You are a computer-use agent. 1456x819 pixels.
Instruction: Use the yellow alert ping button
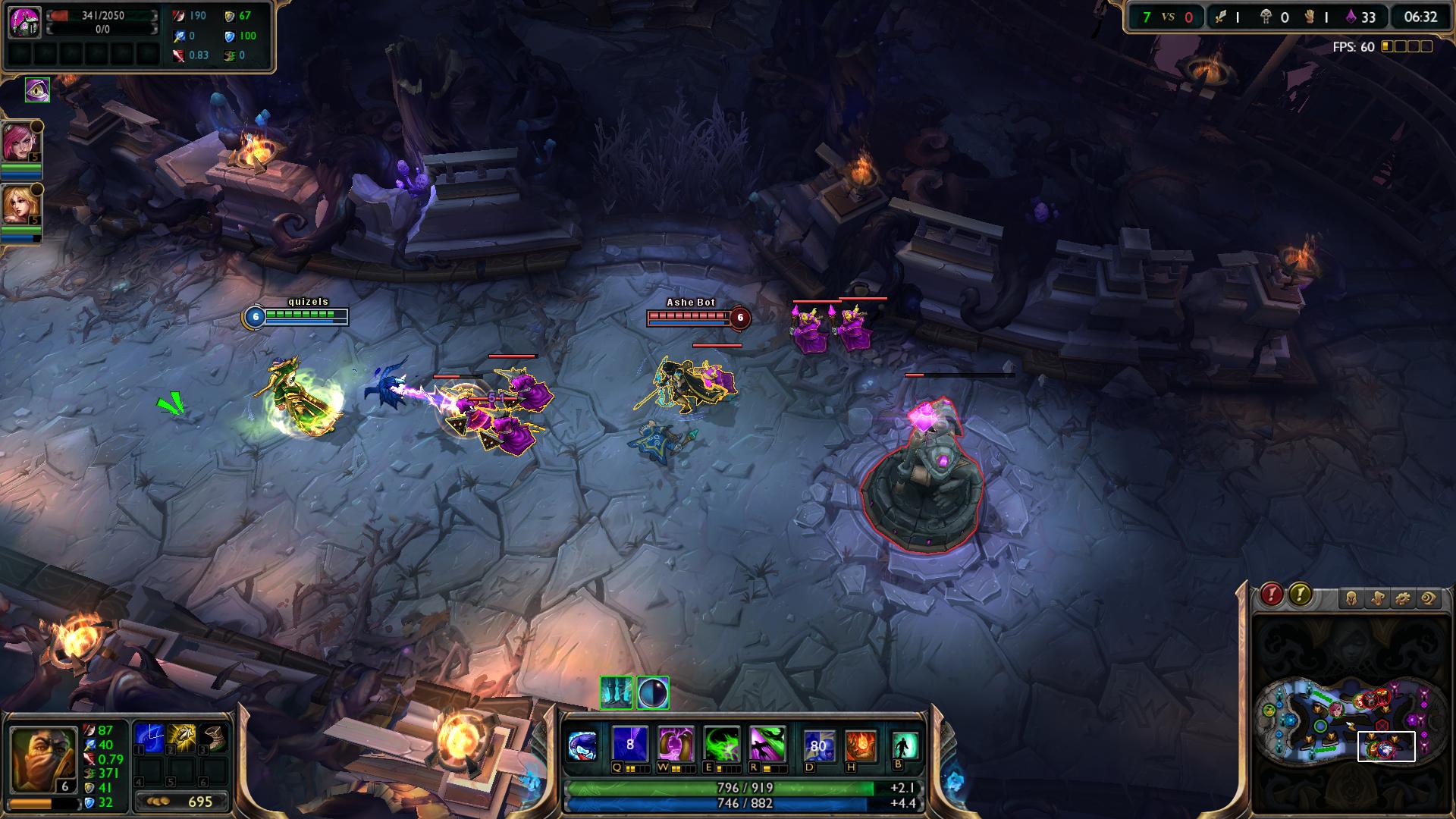point(1300,595)
